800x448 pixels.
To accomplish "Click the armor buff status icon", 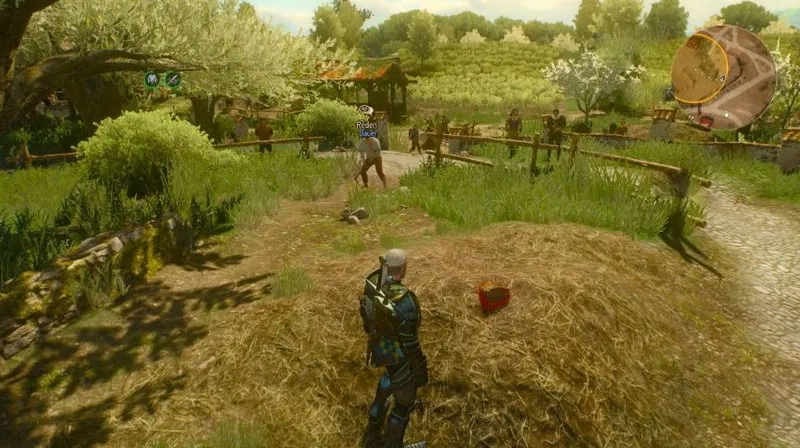I will click(x=152, y=80).
